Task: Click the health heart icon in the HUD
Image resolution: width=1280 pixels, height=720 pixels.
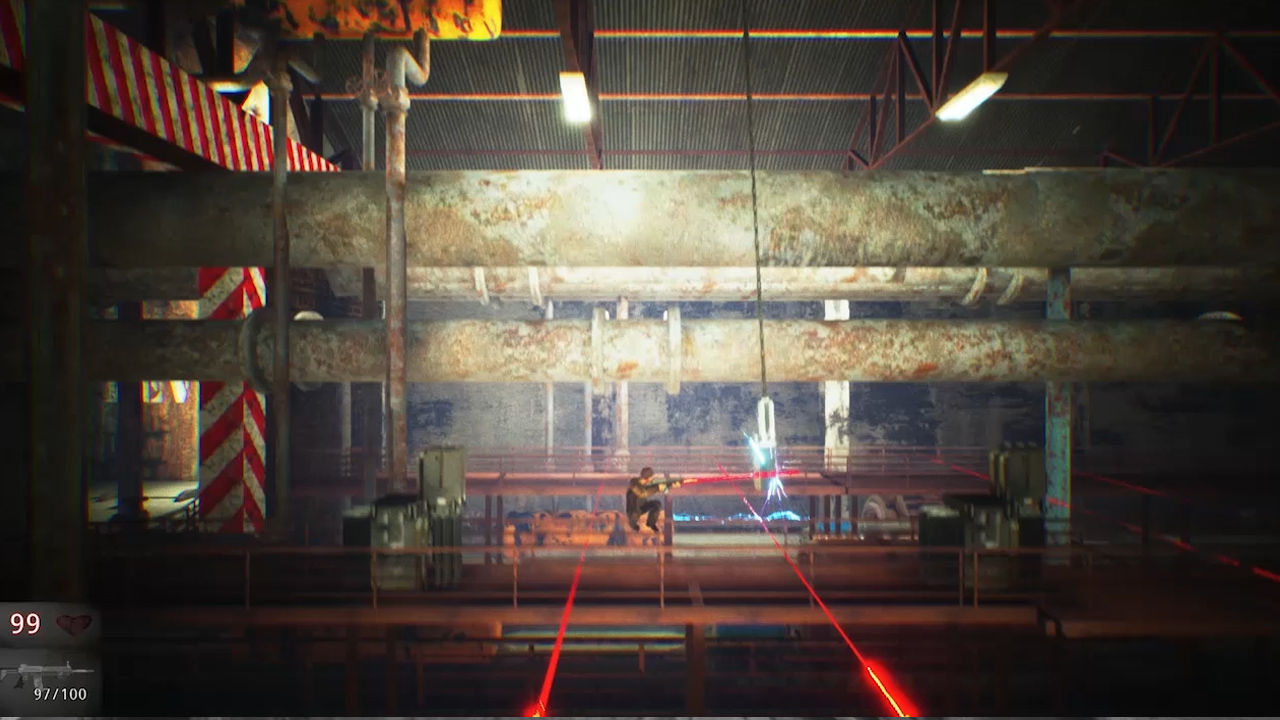Action: click(72, 623)
